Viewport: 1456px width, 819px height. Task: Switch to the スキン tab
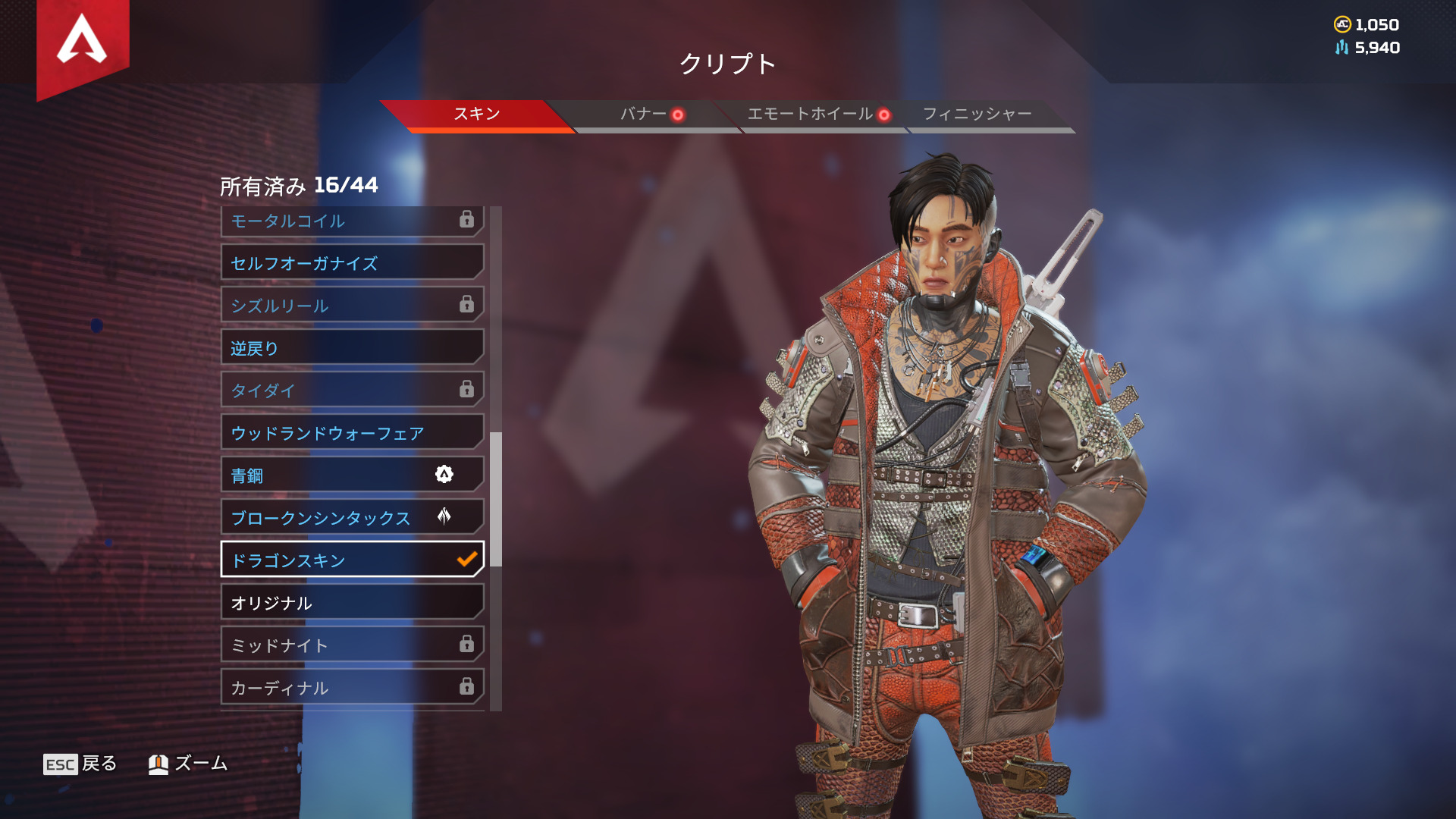click(476, 115)
